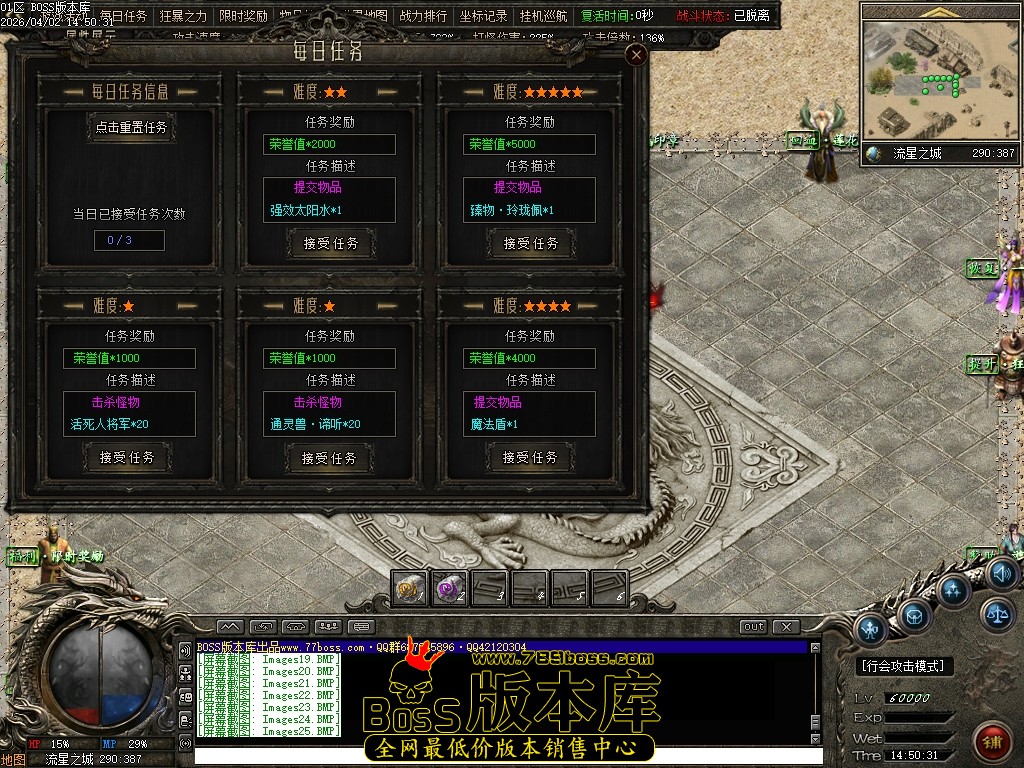Accept the 活死人将军 kill task
Screen dimensions: 1024x768
(x=128, y=457)
